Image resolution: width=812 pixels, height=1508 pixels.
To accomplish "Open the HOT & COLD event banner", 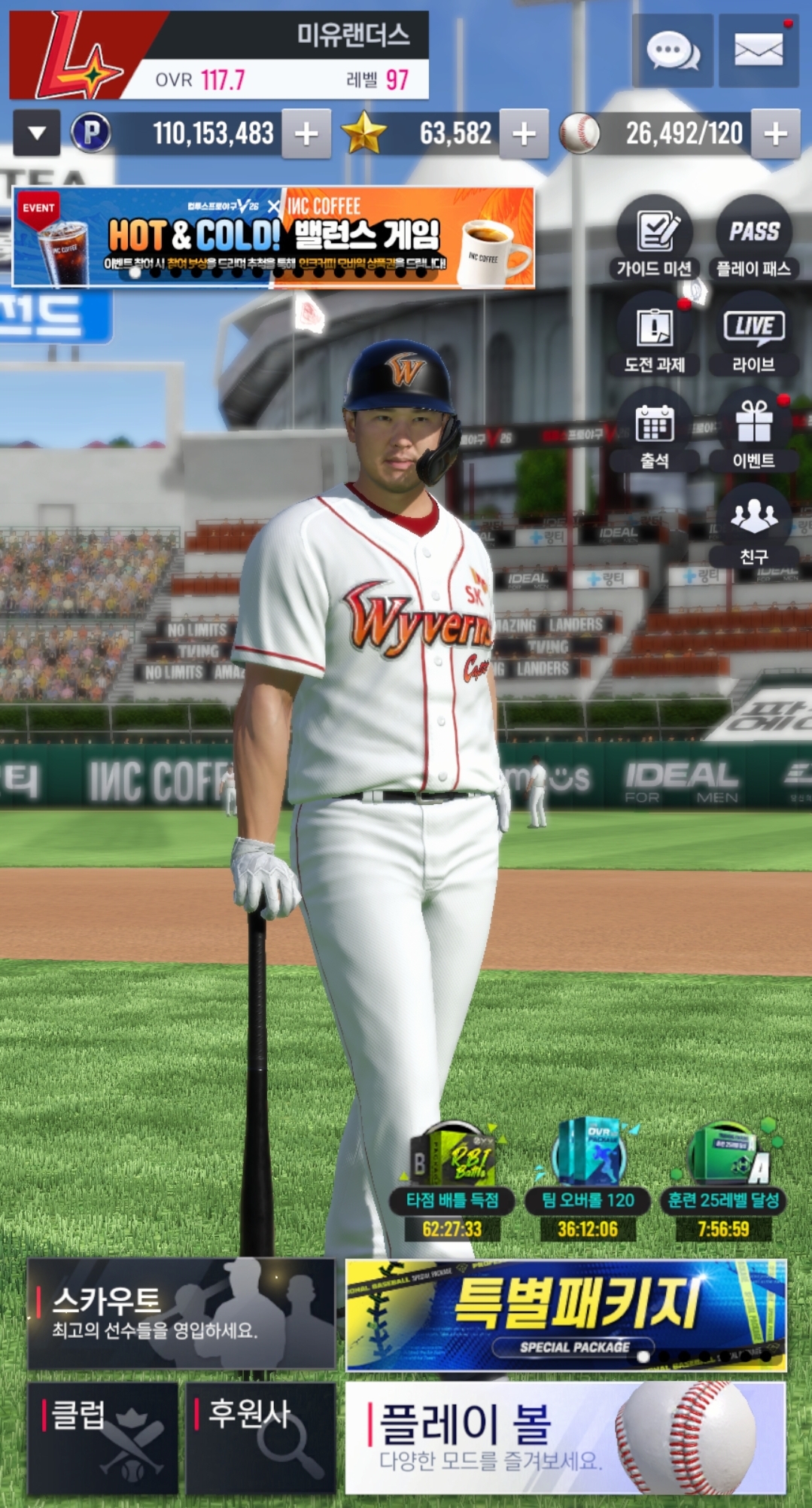I will 273,237.
